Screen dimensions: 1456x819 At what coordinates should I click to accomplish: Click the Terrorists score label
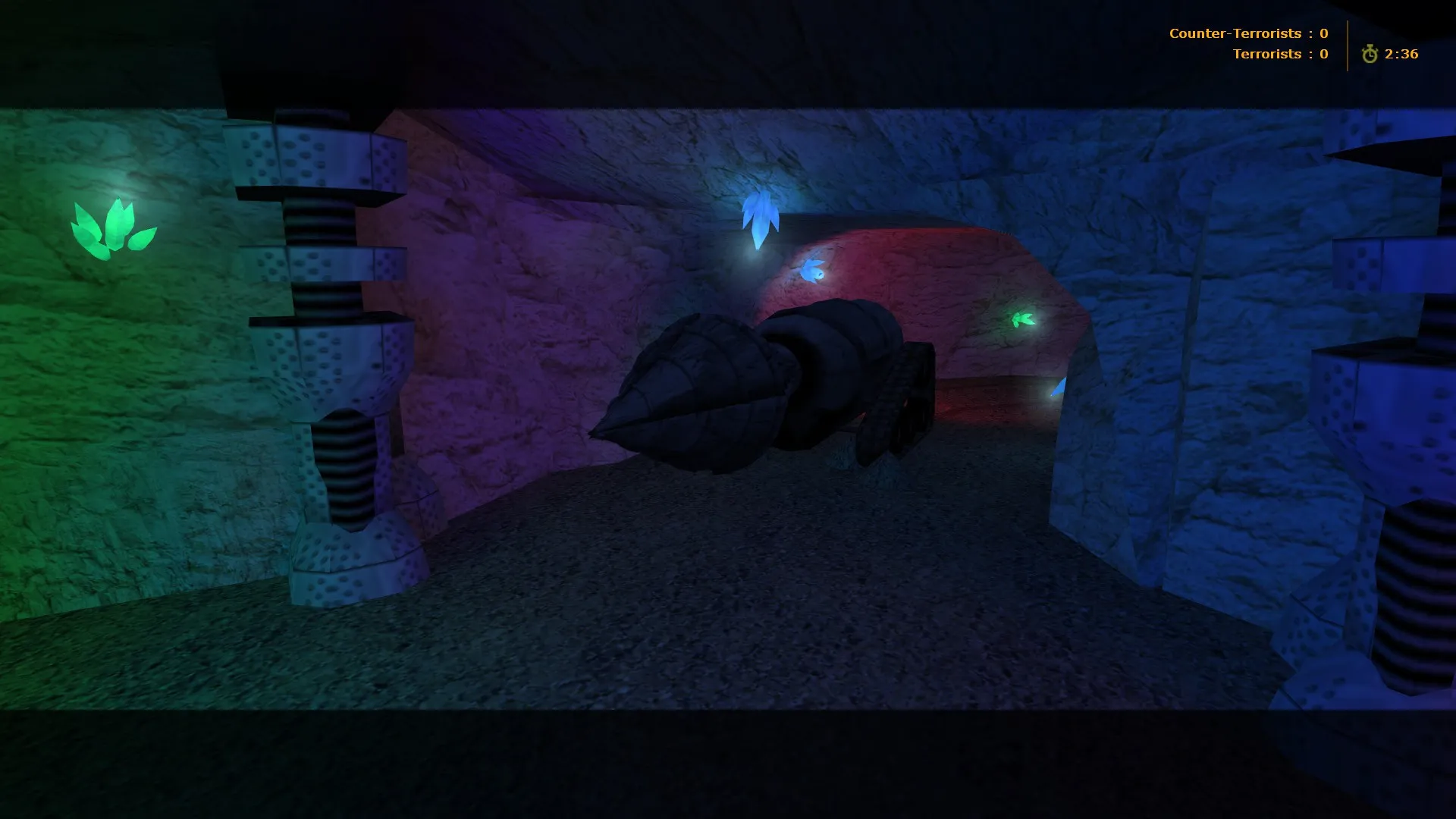coord(1266,53)
